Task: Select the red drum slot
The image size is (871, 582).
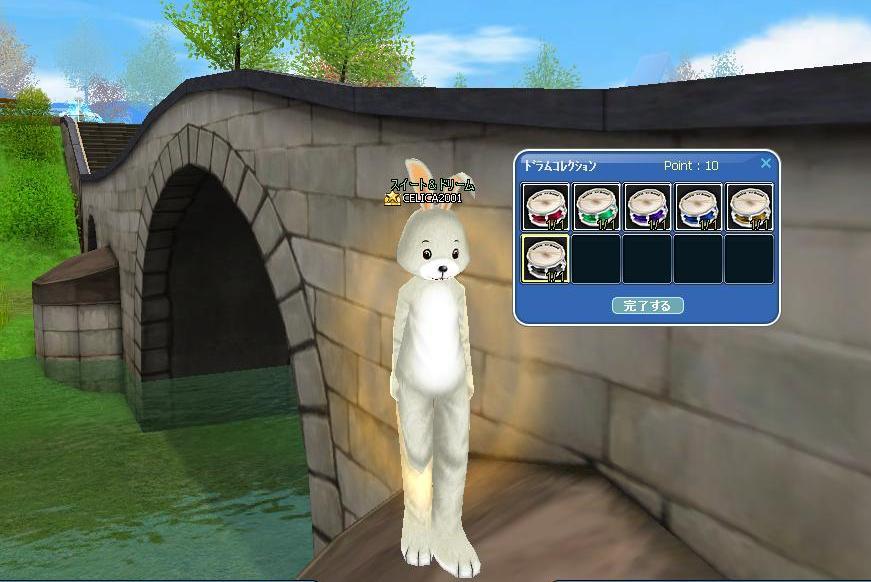Action: [546, 207]
